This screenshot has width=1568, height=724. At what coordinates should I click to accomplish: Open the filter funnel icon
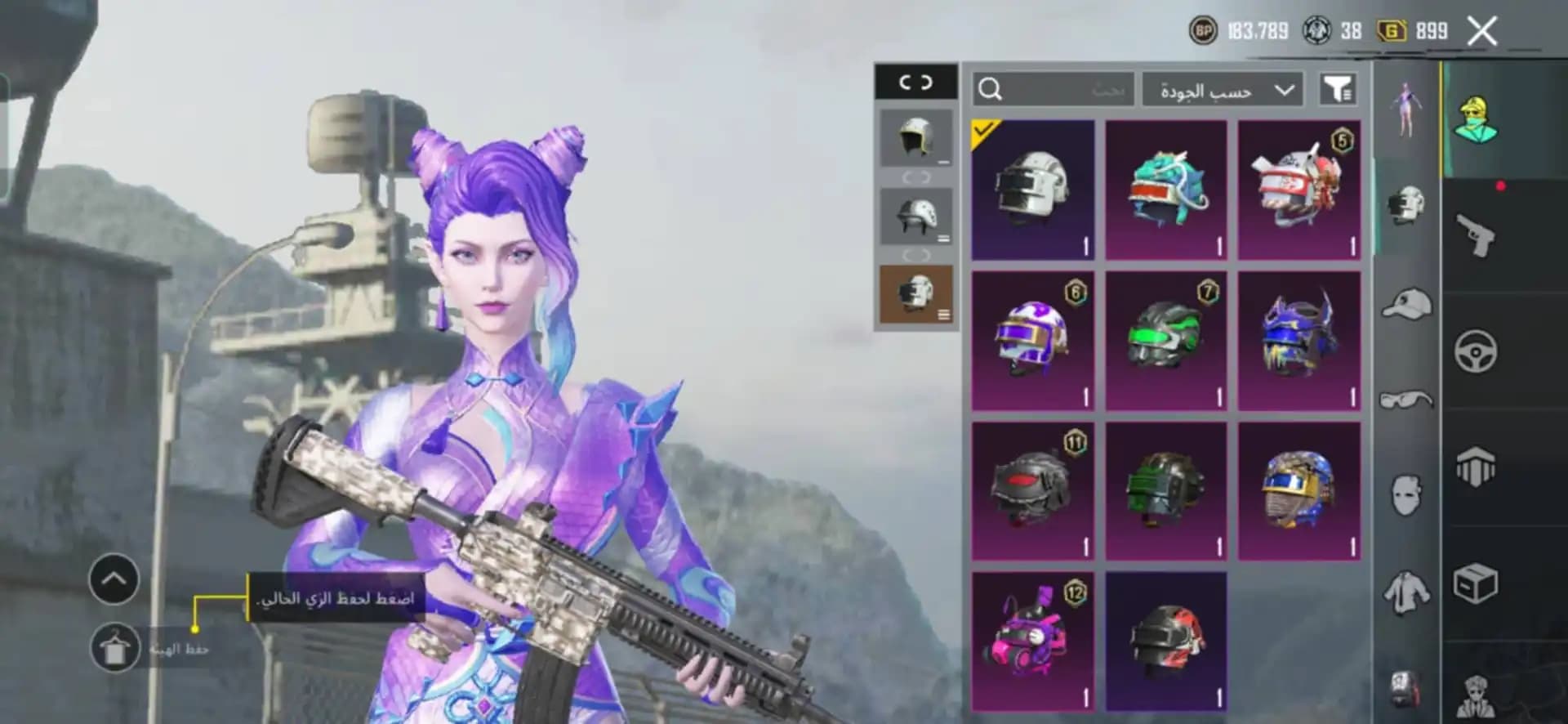(1337, 88)
